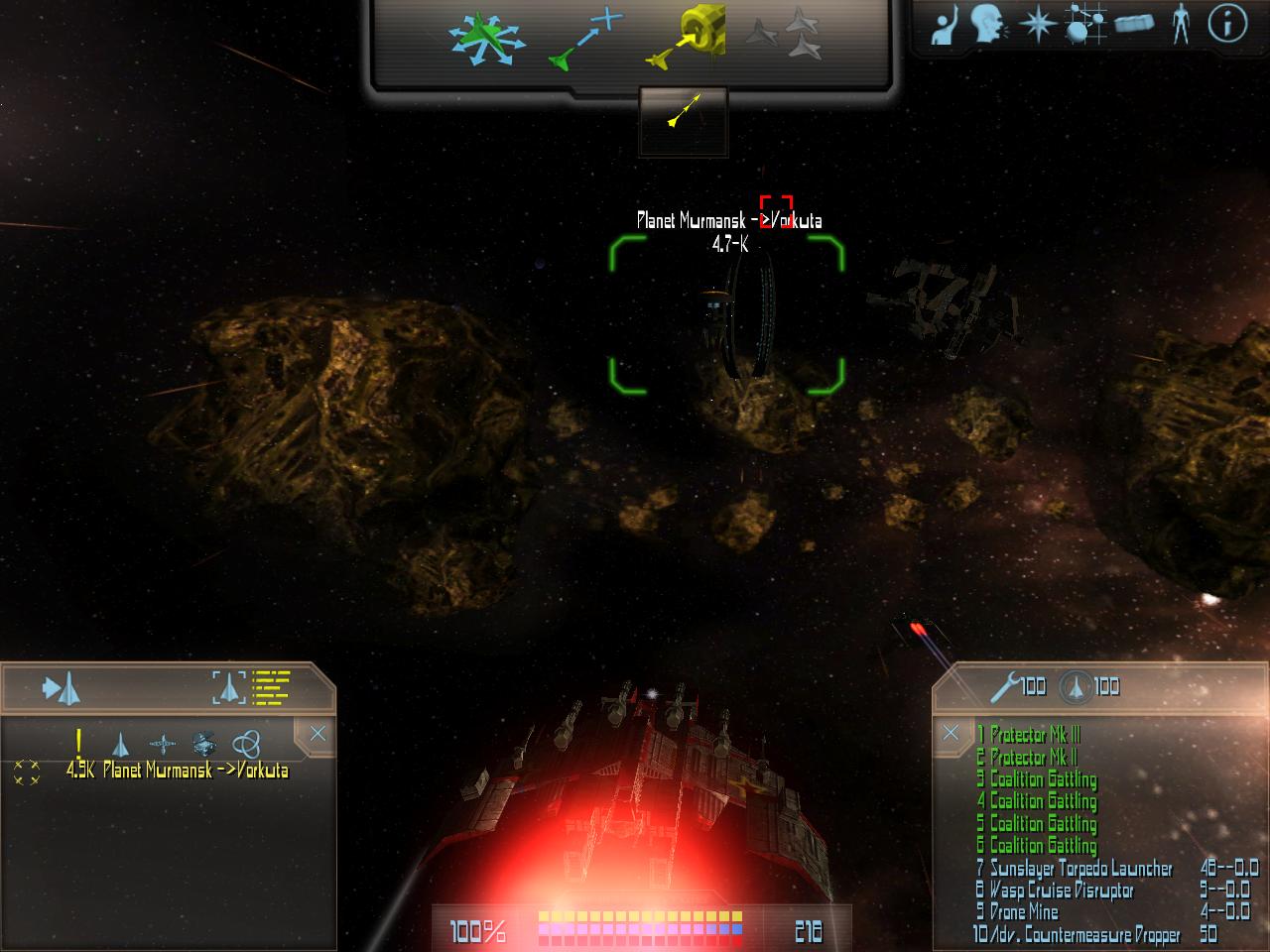
Task: Click the waving person icon
Action: click(945, 25)
